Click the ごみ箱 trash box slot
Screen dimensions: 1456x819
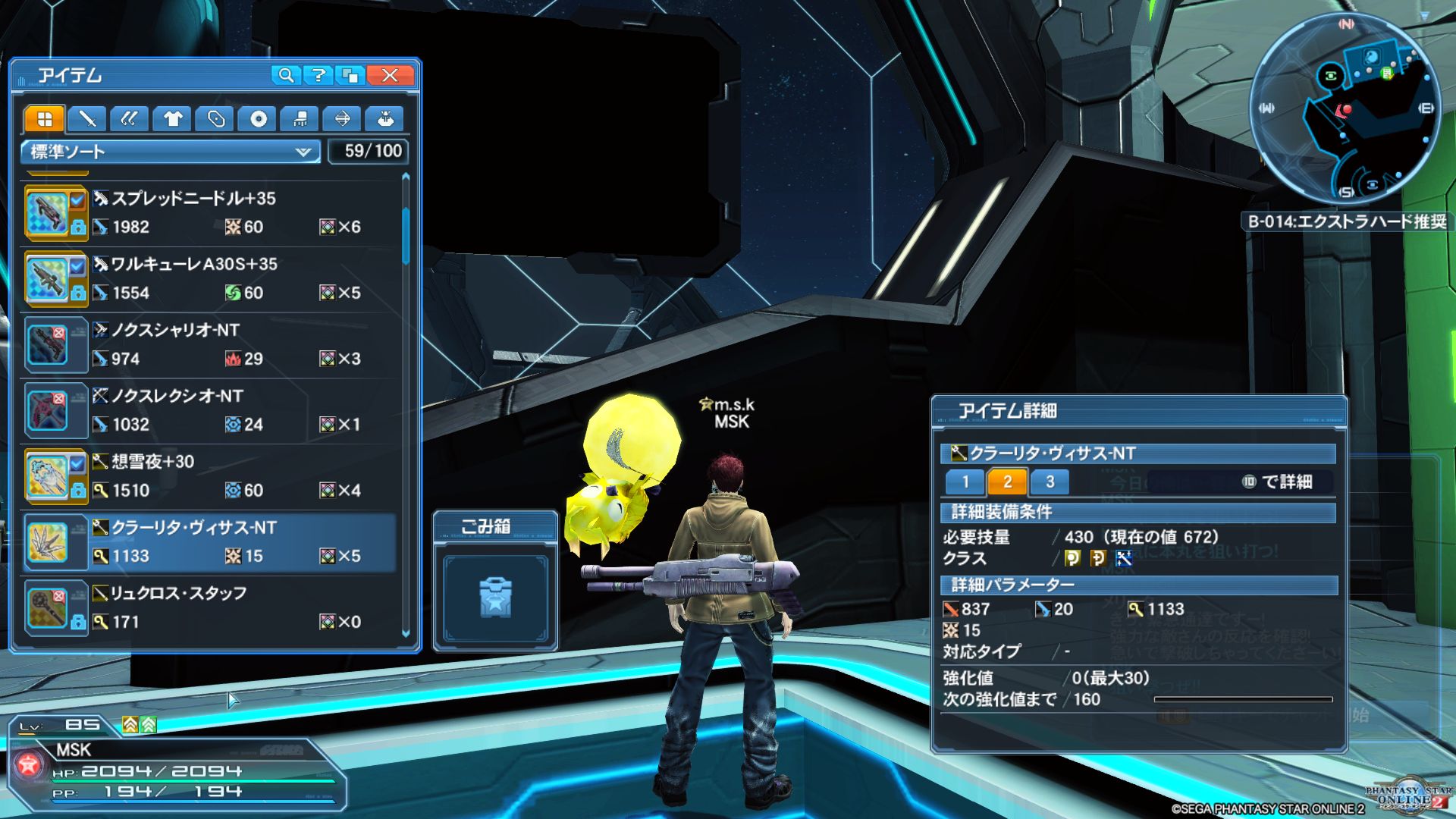click(495, 598)
